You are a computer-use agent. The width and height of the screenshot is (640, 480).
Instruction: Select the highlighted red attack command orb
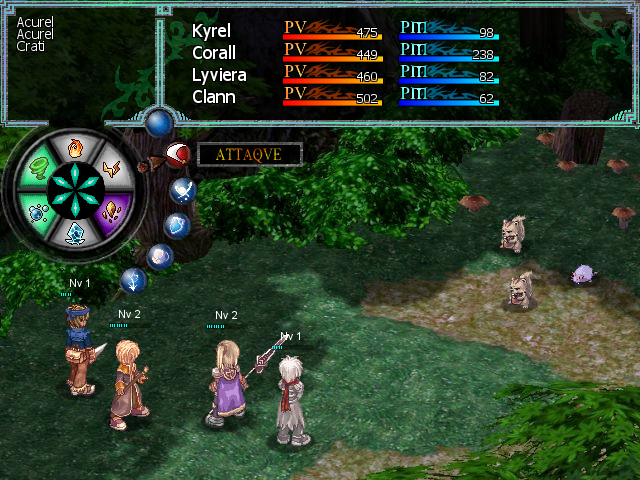(178, 154)
